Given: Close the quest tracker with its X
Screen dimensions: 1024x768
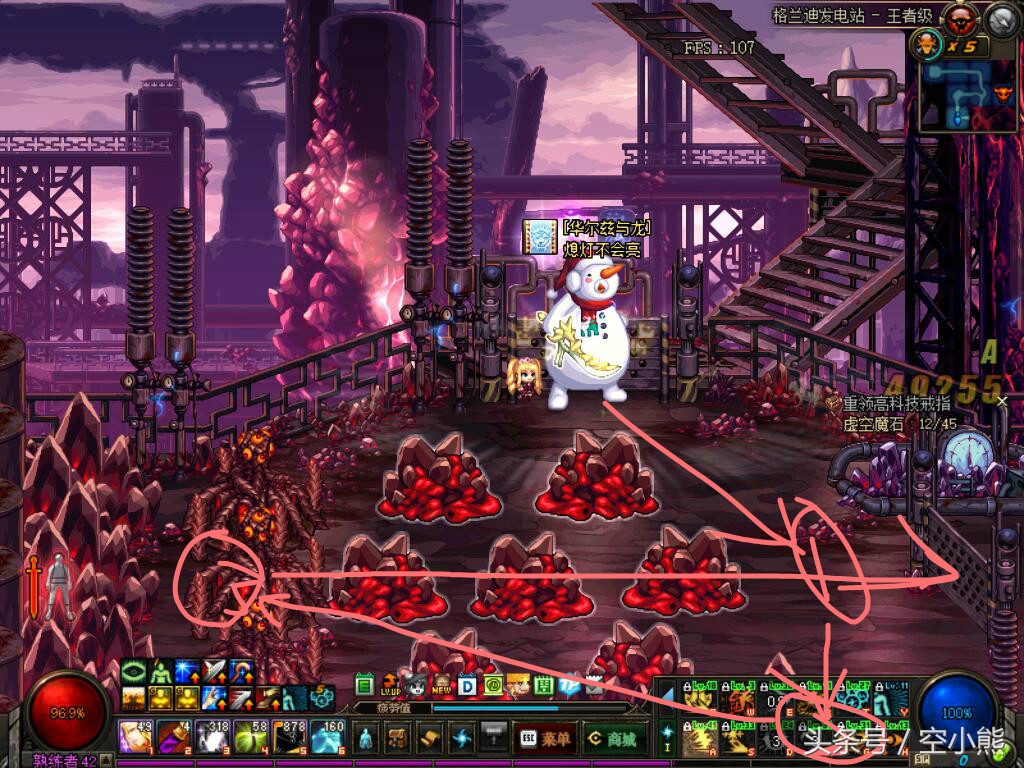Looking at the screenshot, I should (x=1003, y=401).
